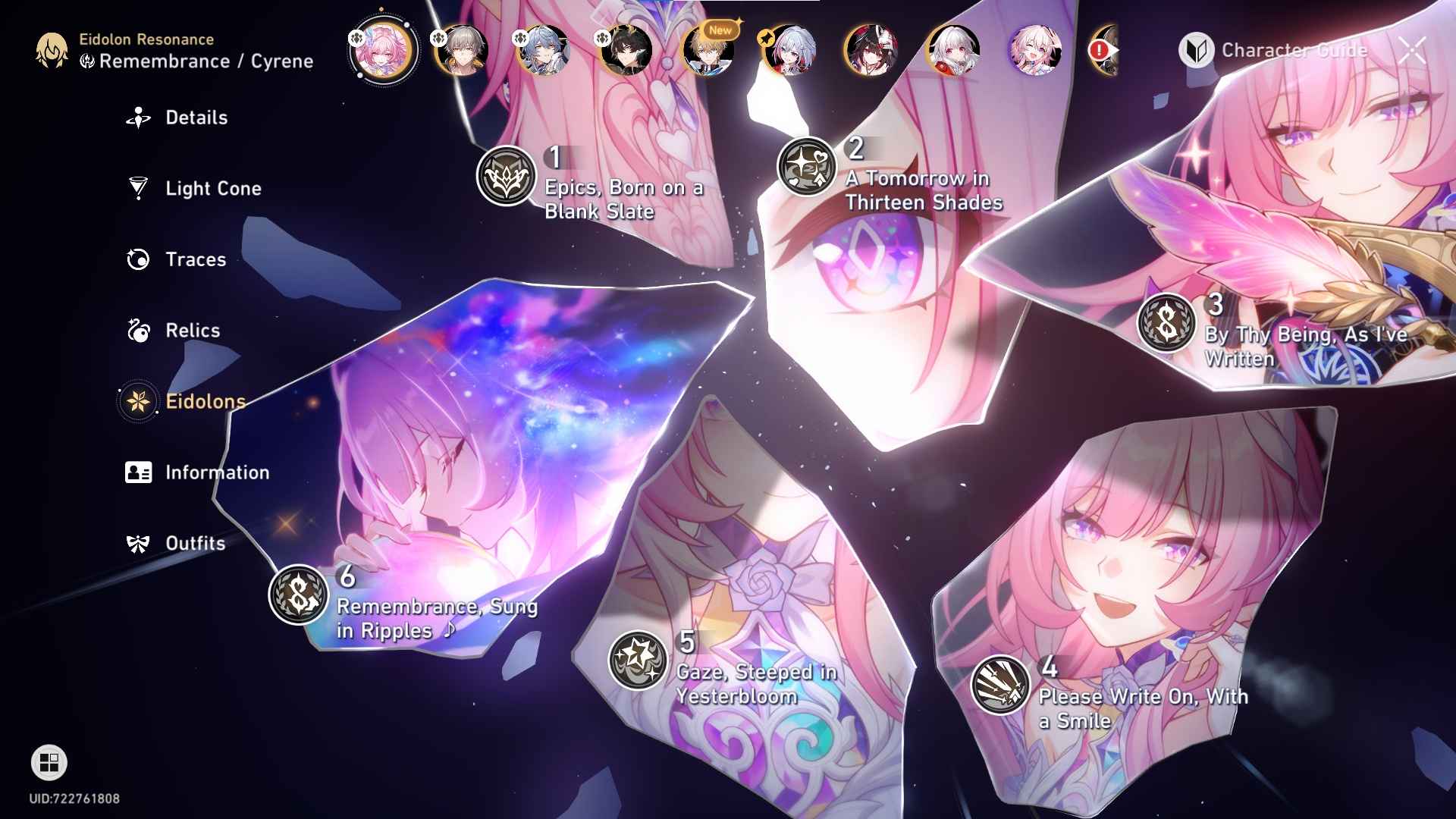Open the Light Cone section
The height and width of the screenshot is (819, 1456).
pyautogui.click(x=215, y=188)
